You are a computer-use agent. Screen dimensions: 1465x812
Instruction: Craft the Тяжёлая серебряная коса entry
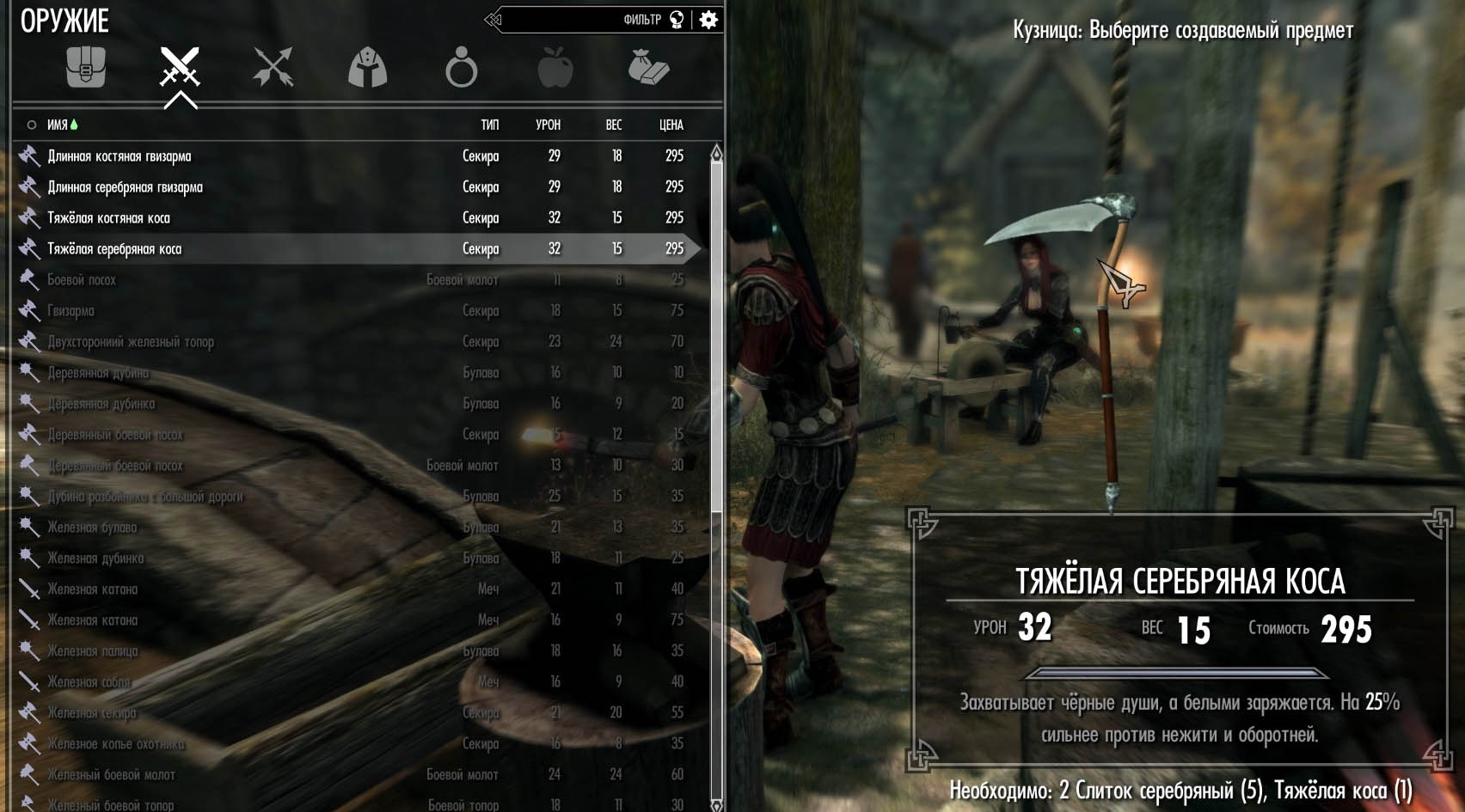[x=114, y=249]
